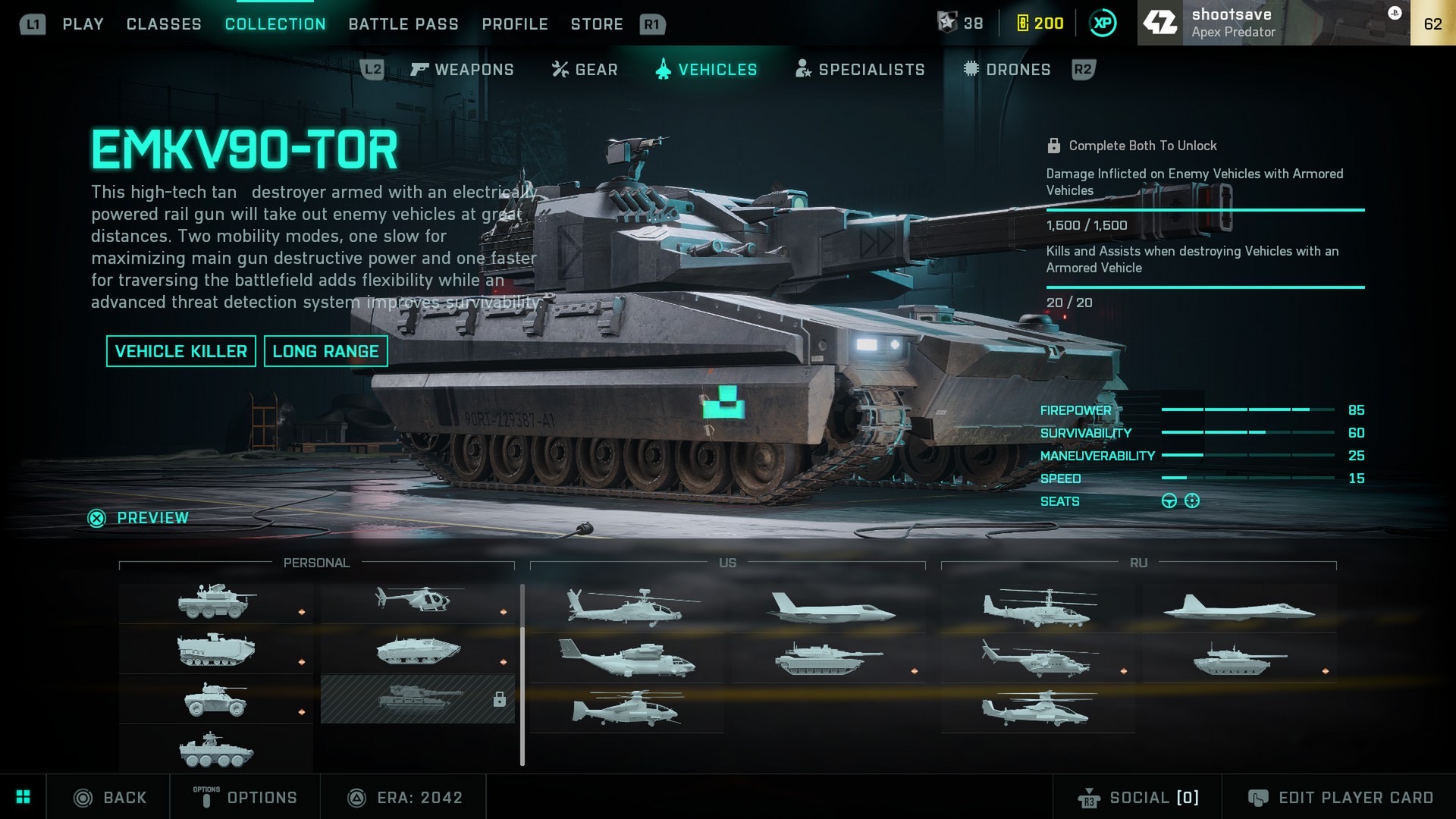
Task: Open the Social panel
Action: (1138, 798)
